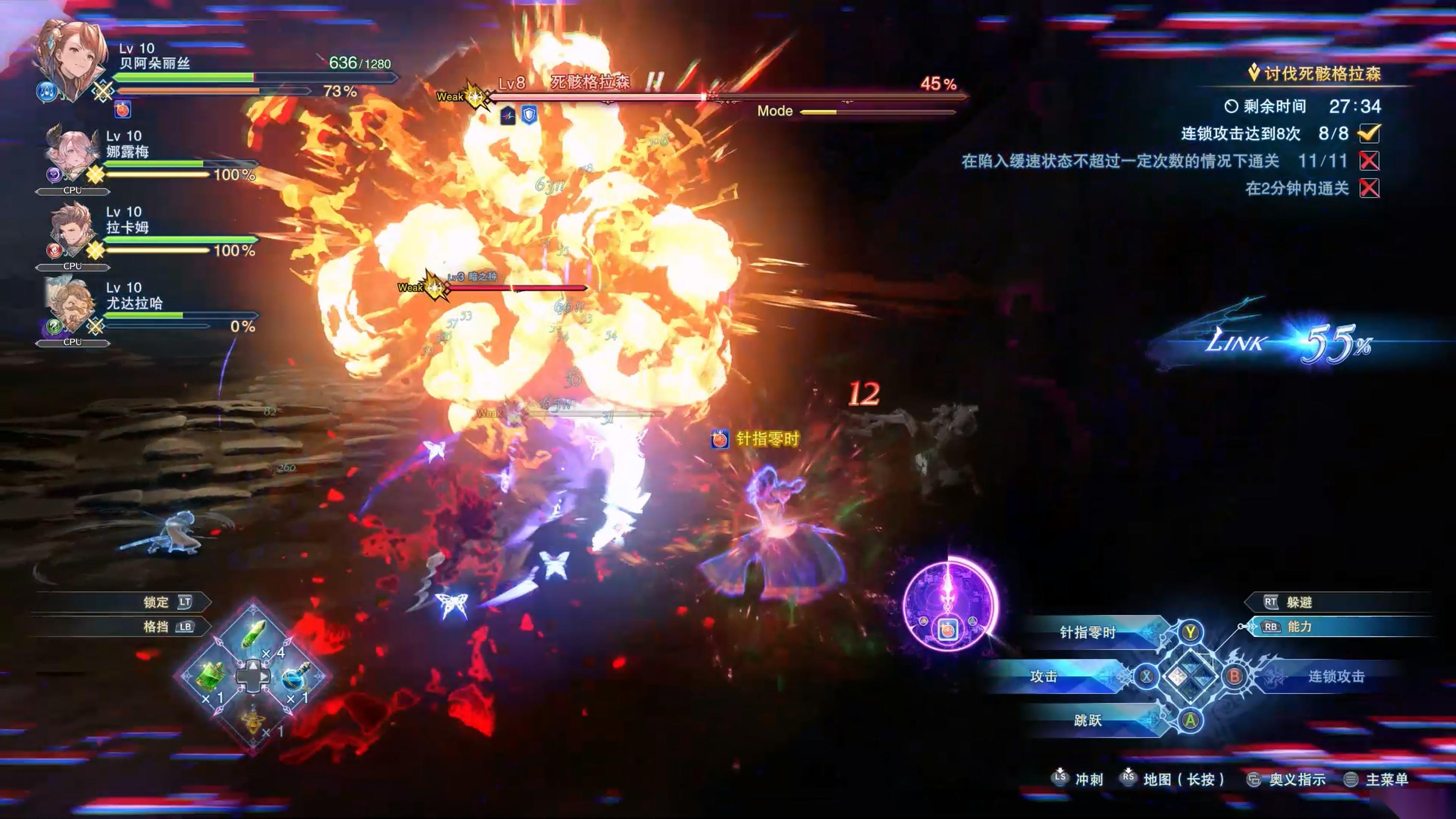The width and height of the screenshot is (1456, 819).
Task: Use the green herb item with 4 remaining
Action: (x=254, y=633)
